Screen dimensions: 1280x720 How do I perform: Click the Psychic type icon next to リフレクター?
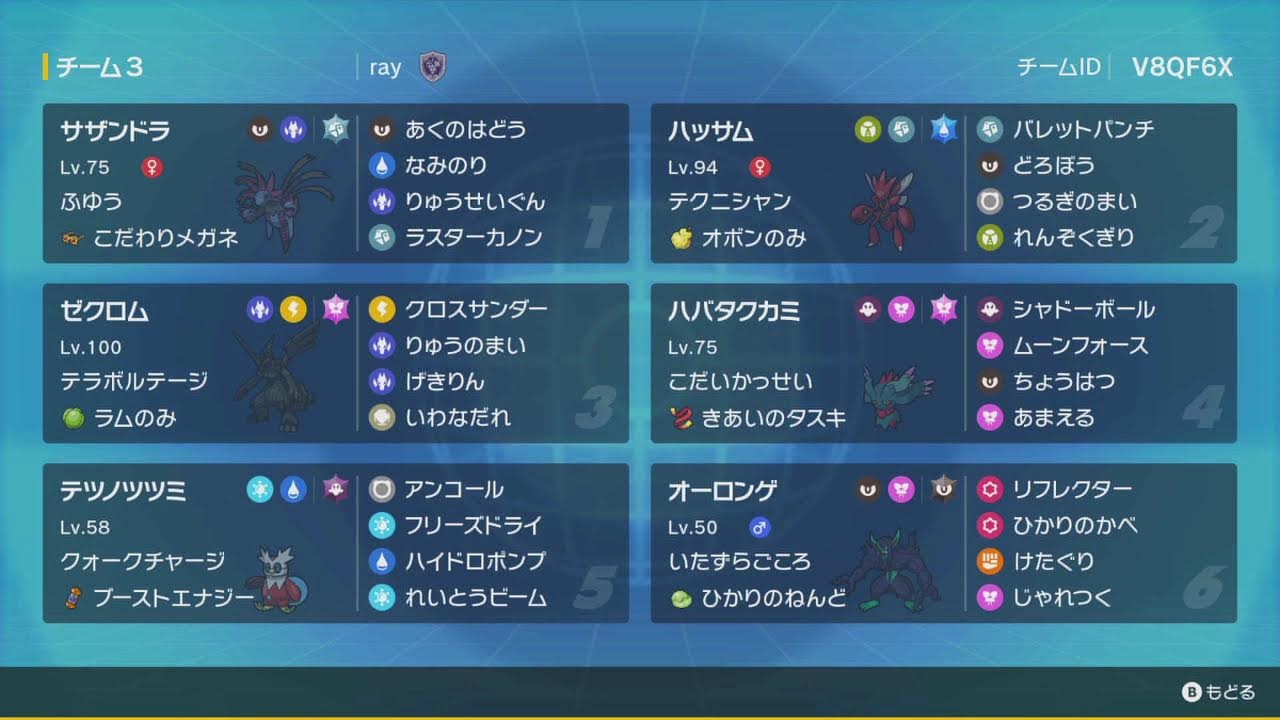[992, 490]
